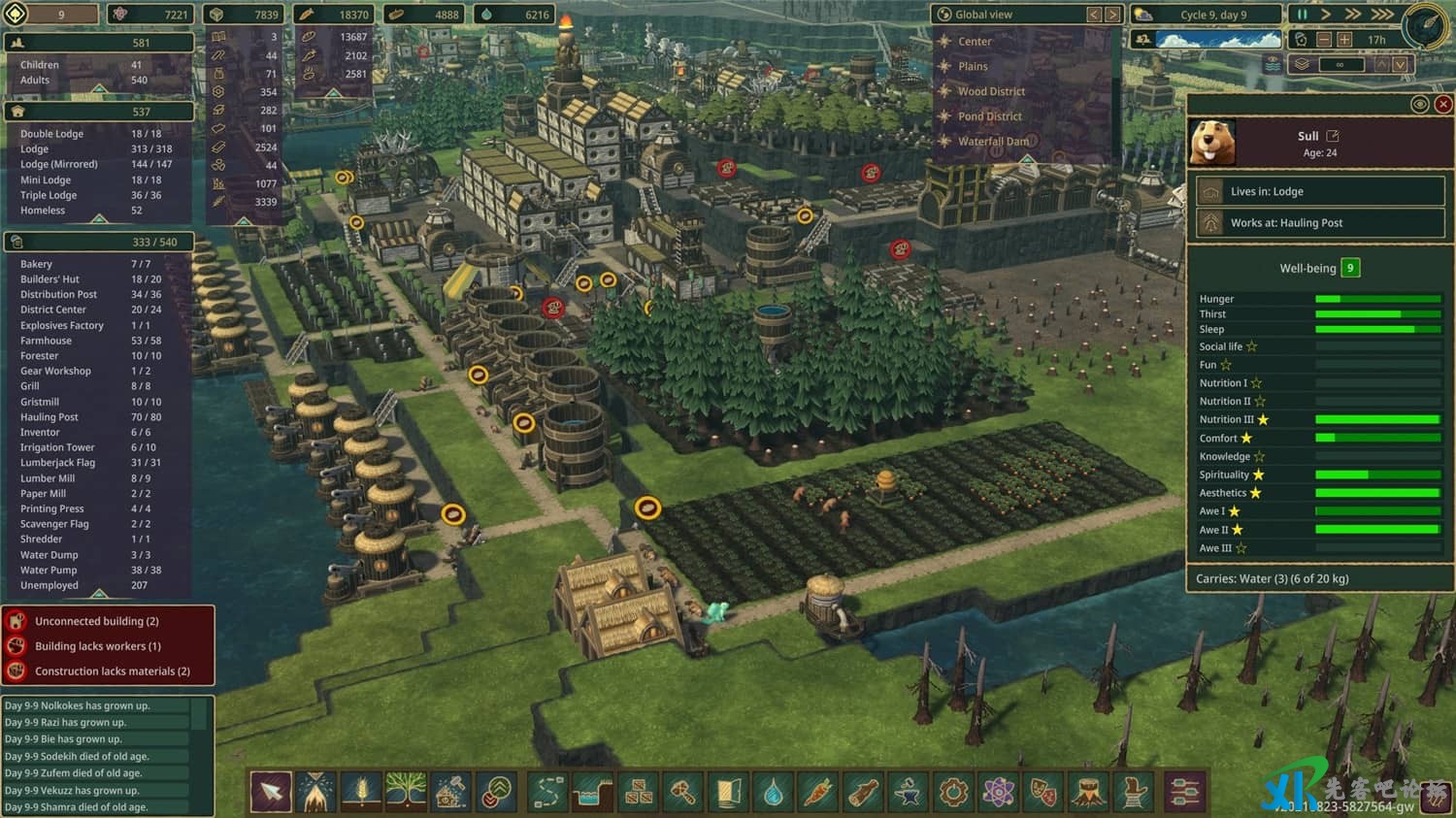Screen dimensions: 1456x818
Task: Toggle water visibility eye icon
Action: [1273, 64]
